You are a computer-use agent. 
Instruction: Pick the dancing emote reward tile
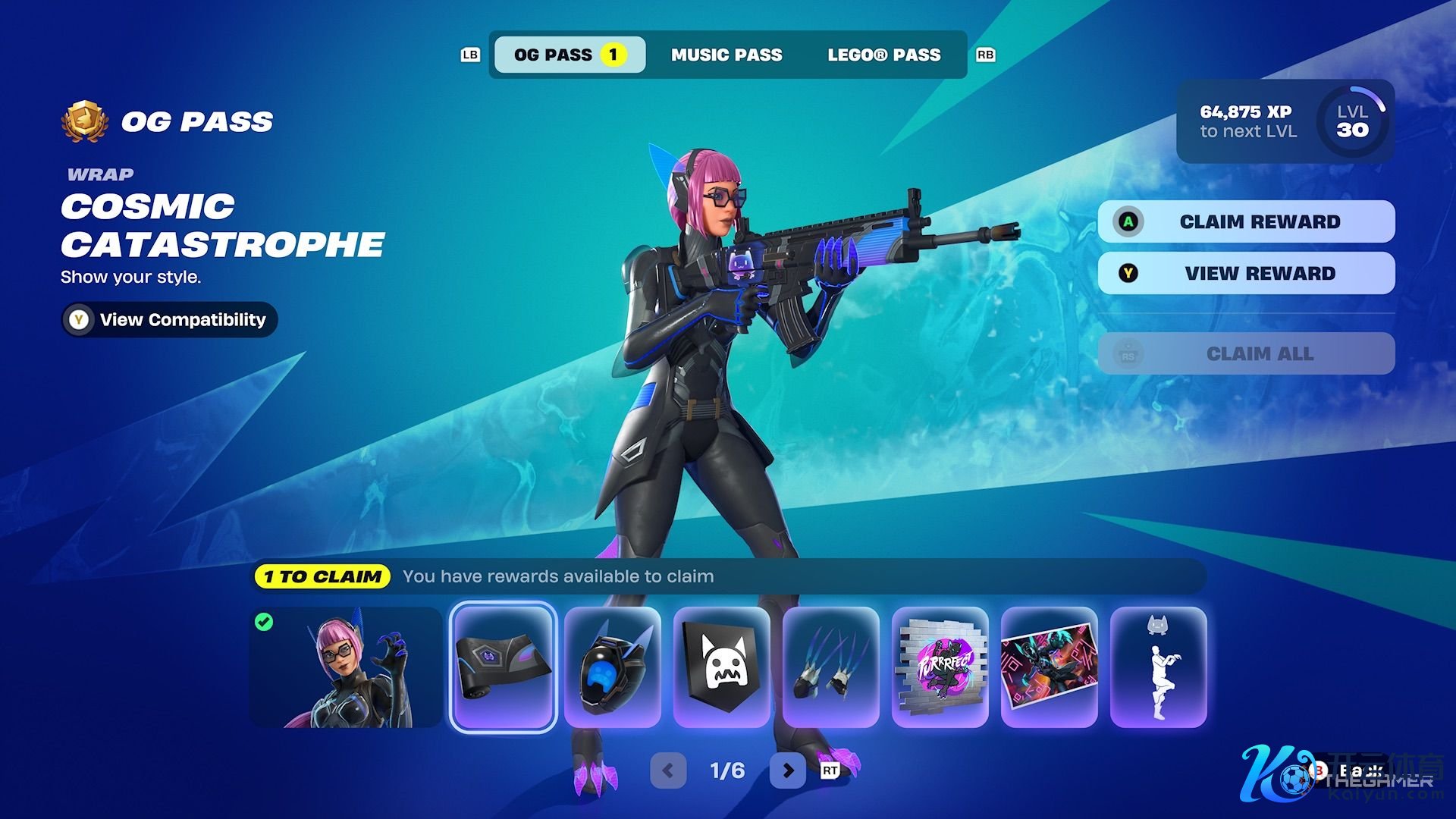pos(1159,667)
